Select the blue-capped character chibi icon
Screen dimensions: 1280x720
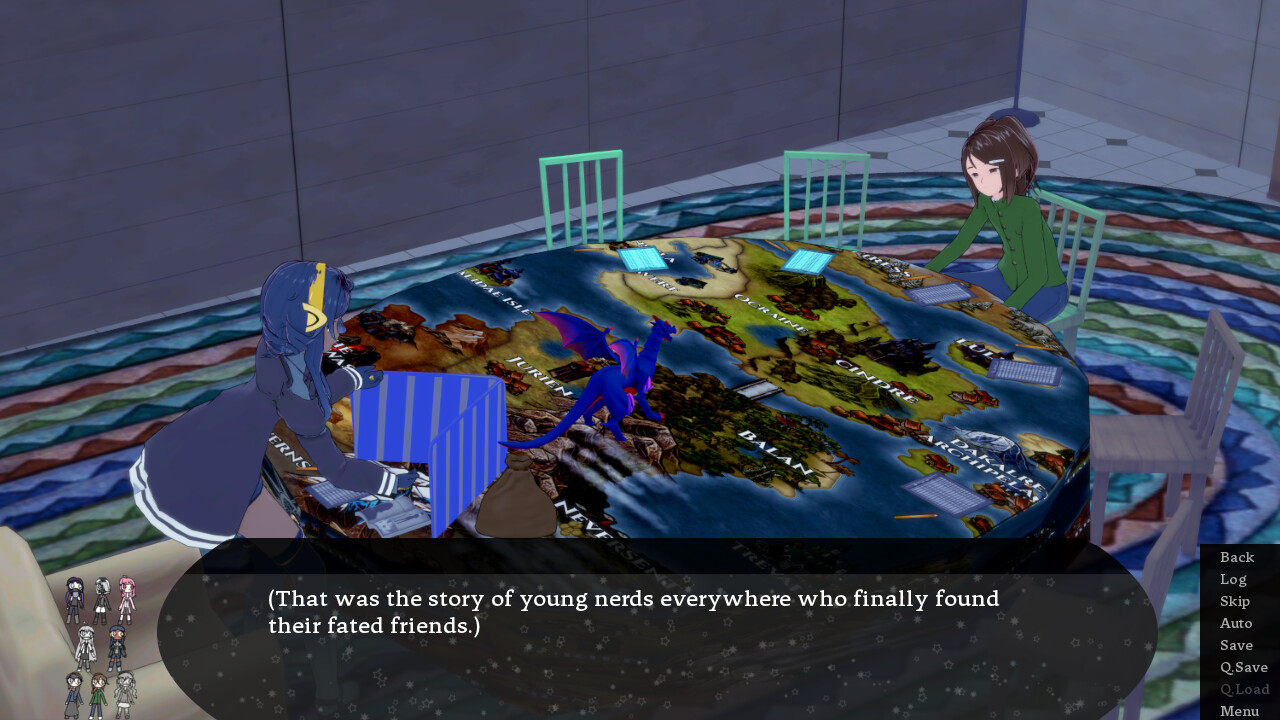[115, 645]
